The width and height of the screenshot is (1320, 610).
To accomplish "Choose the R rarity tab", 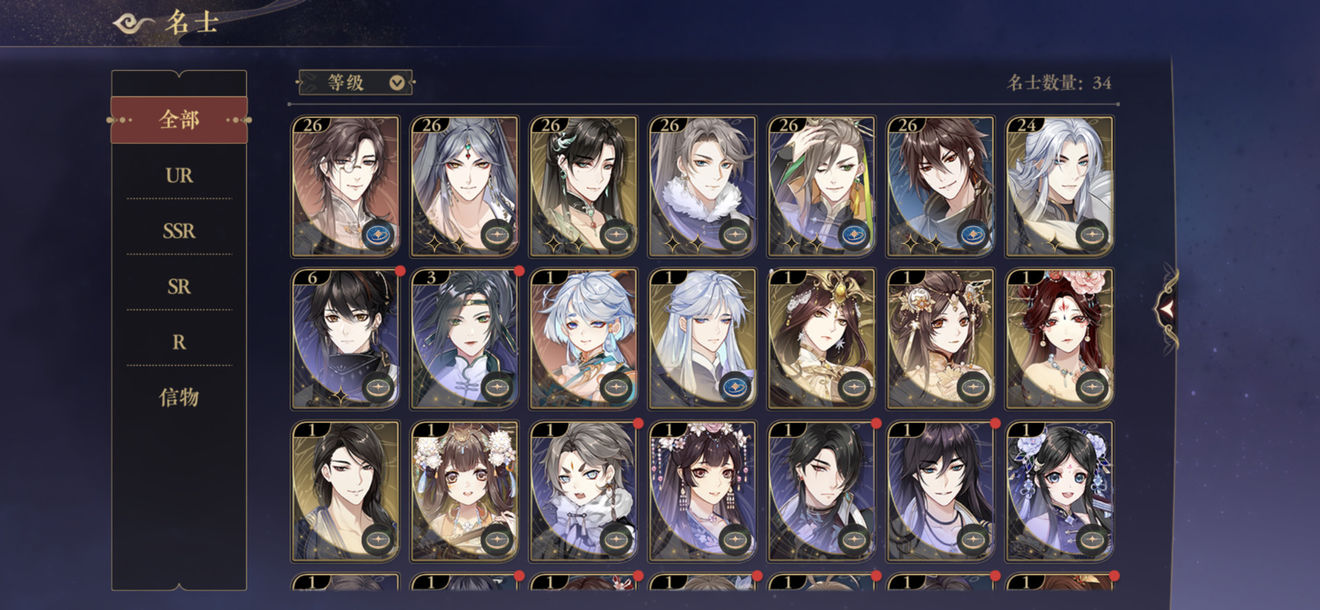I will 179,342.
